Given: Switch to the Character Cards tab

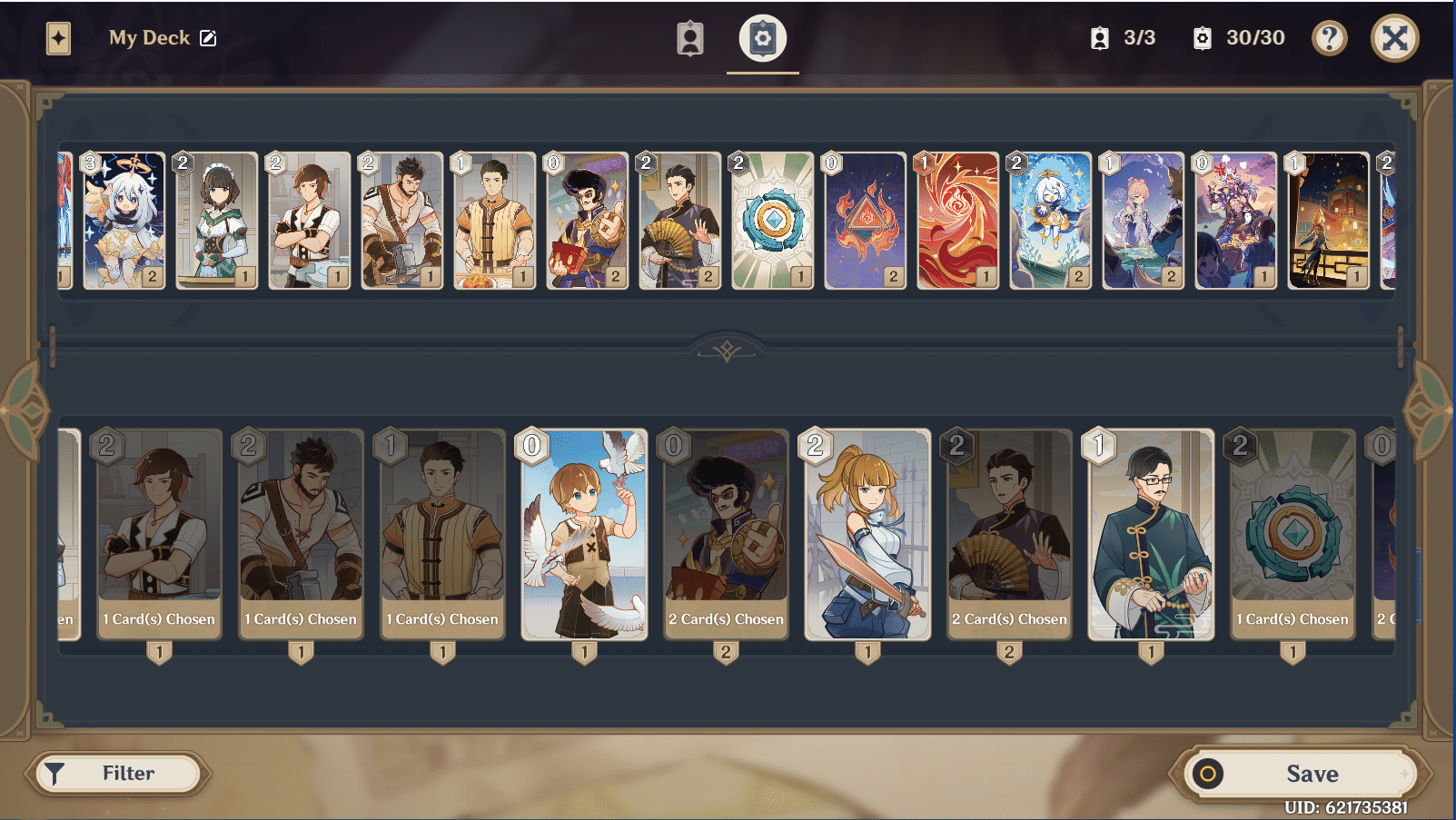Looking at the screenshot, I should point(689,37).
